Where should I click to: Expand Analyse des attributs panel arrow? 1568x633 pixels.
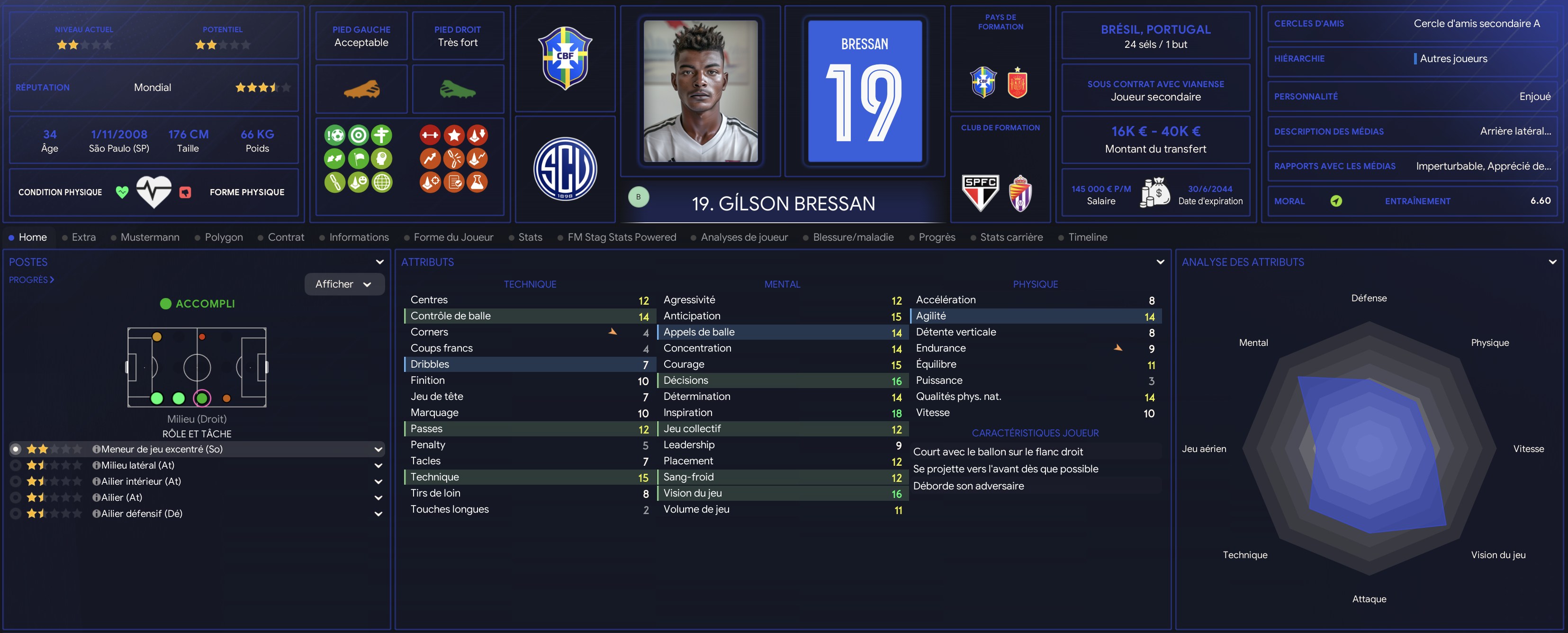click(x=1552, y=262)
